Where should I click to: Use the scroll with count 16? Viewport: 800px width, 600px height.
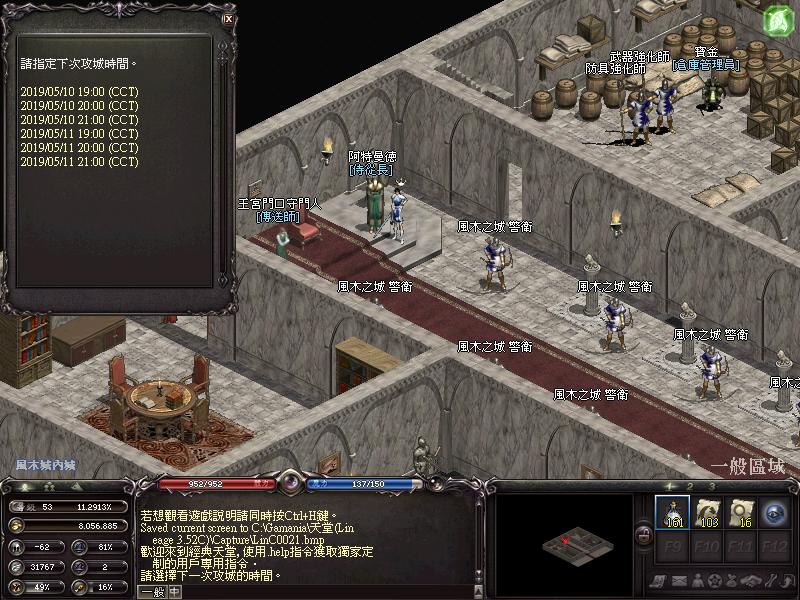(741, 512)
